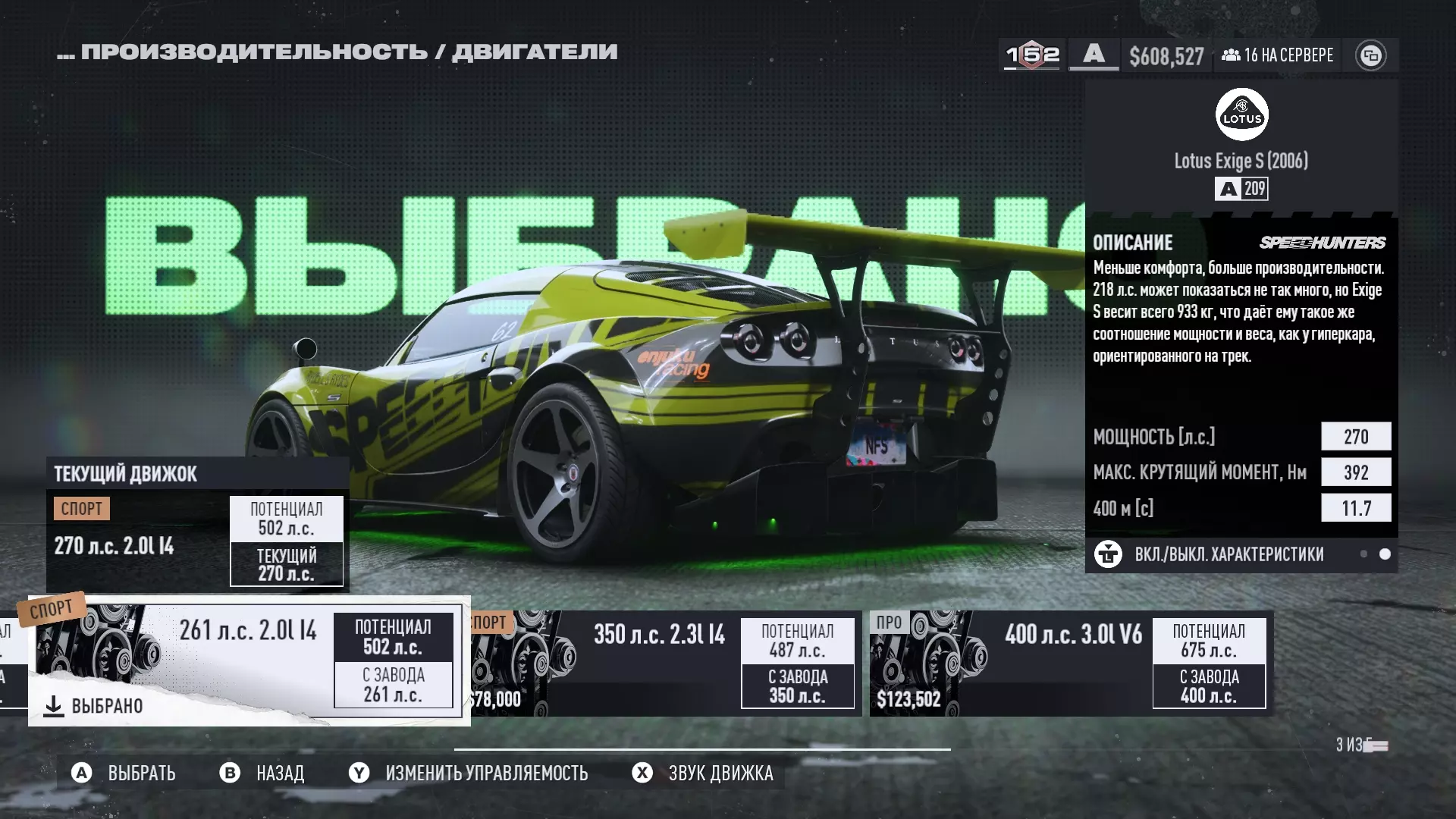The height and width of the screenshot is (819, 1456).
Task: Select the 261 hp 2.0l I4 engine card
Action: (249, 660)
